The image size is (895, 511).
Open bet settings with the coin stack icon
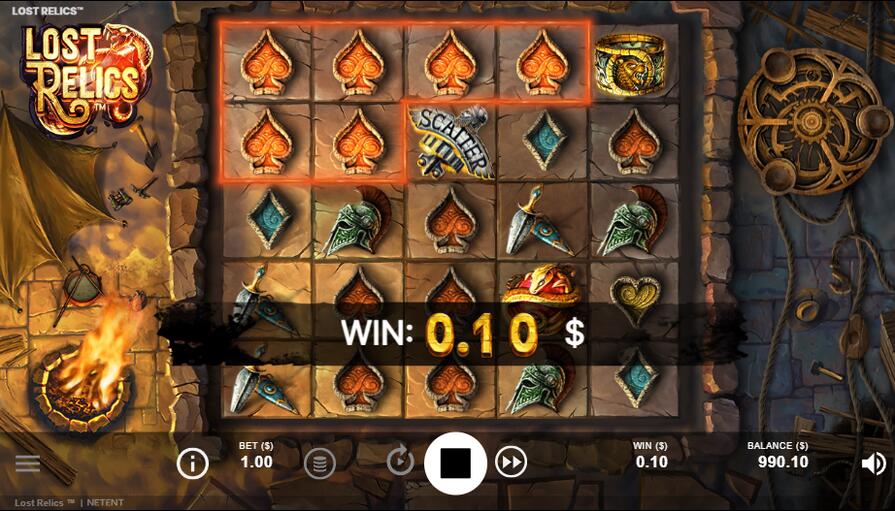coord(319,462)
